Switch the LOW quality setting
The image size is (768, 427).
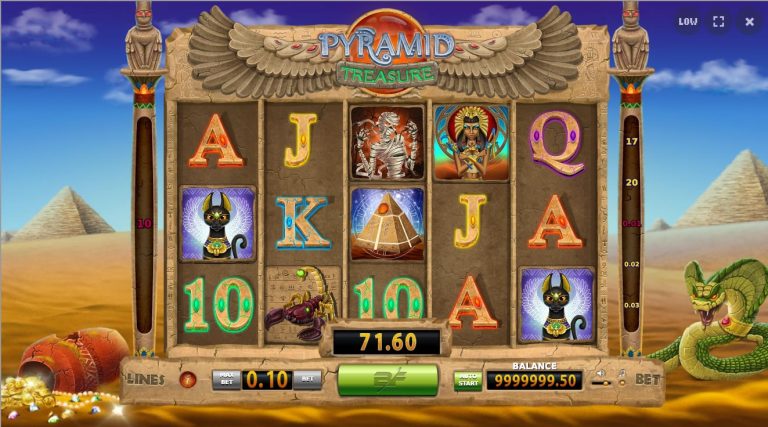click(x=688, y=21)
